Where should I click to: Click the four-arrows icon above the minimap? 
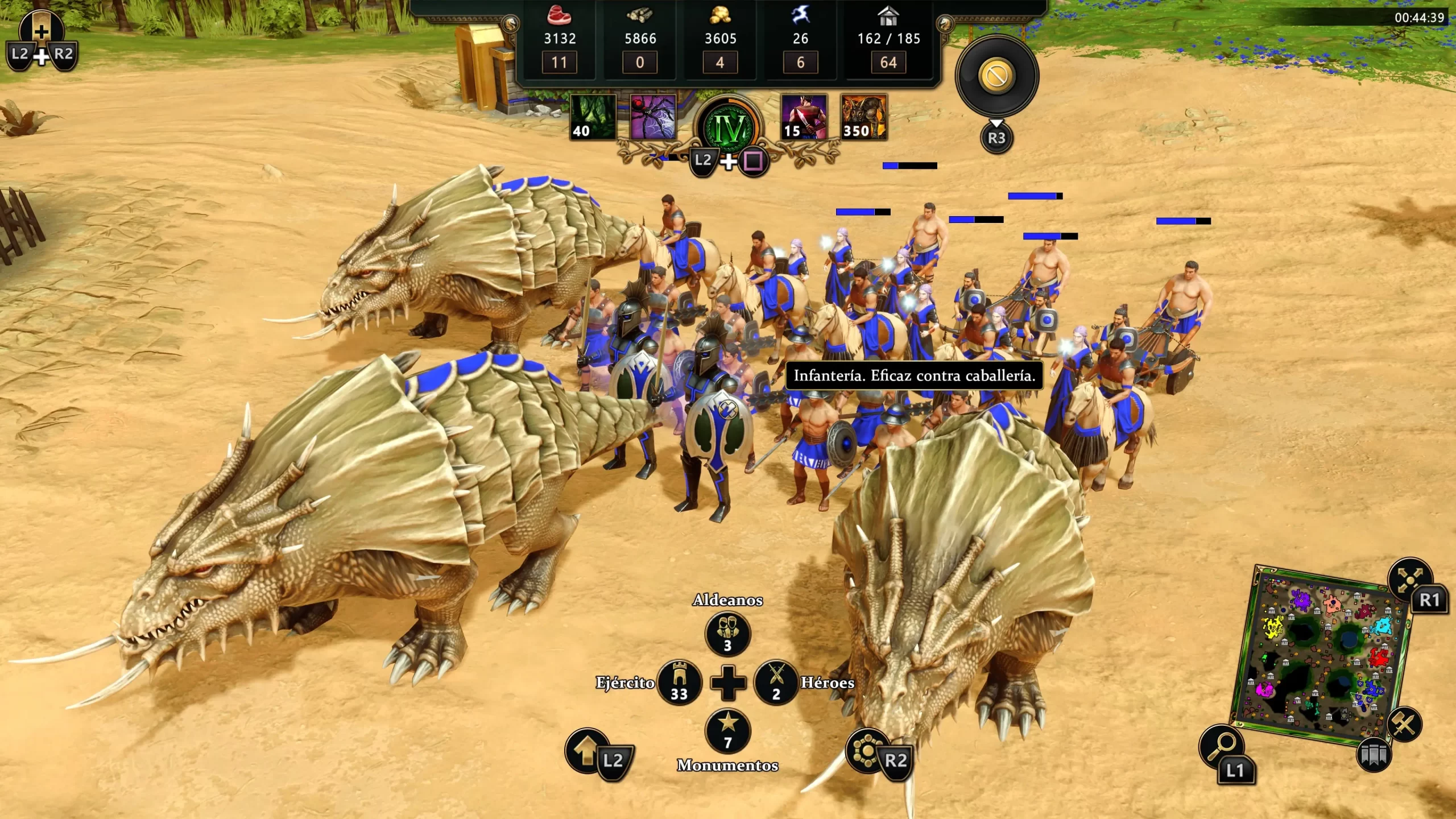[1410, 579]
